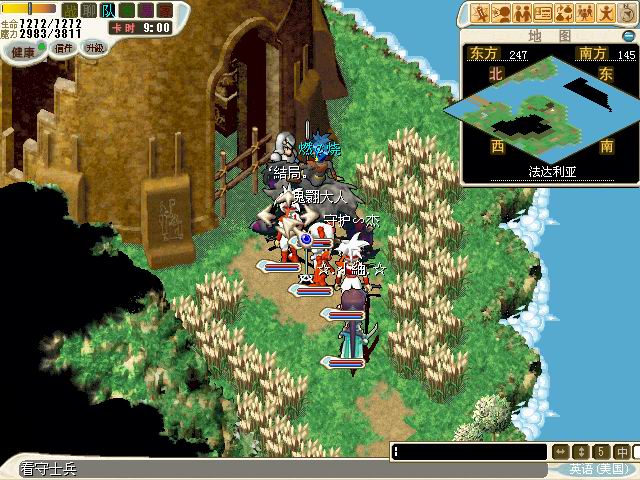640x480 pixels.
Task: Toggle the 聊 chat mode button
Action: click(x=88, y=10)
